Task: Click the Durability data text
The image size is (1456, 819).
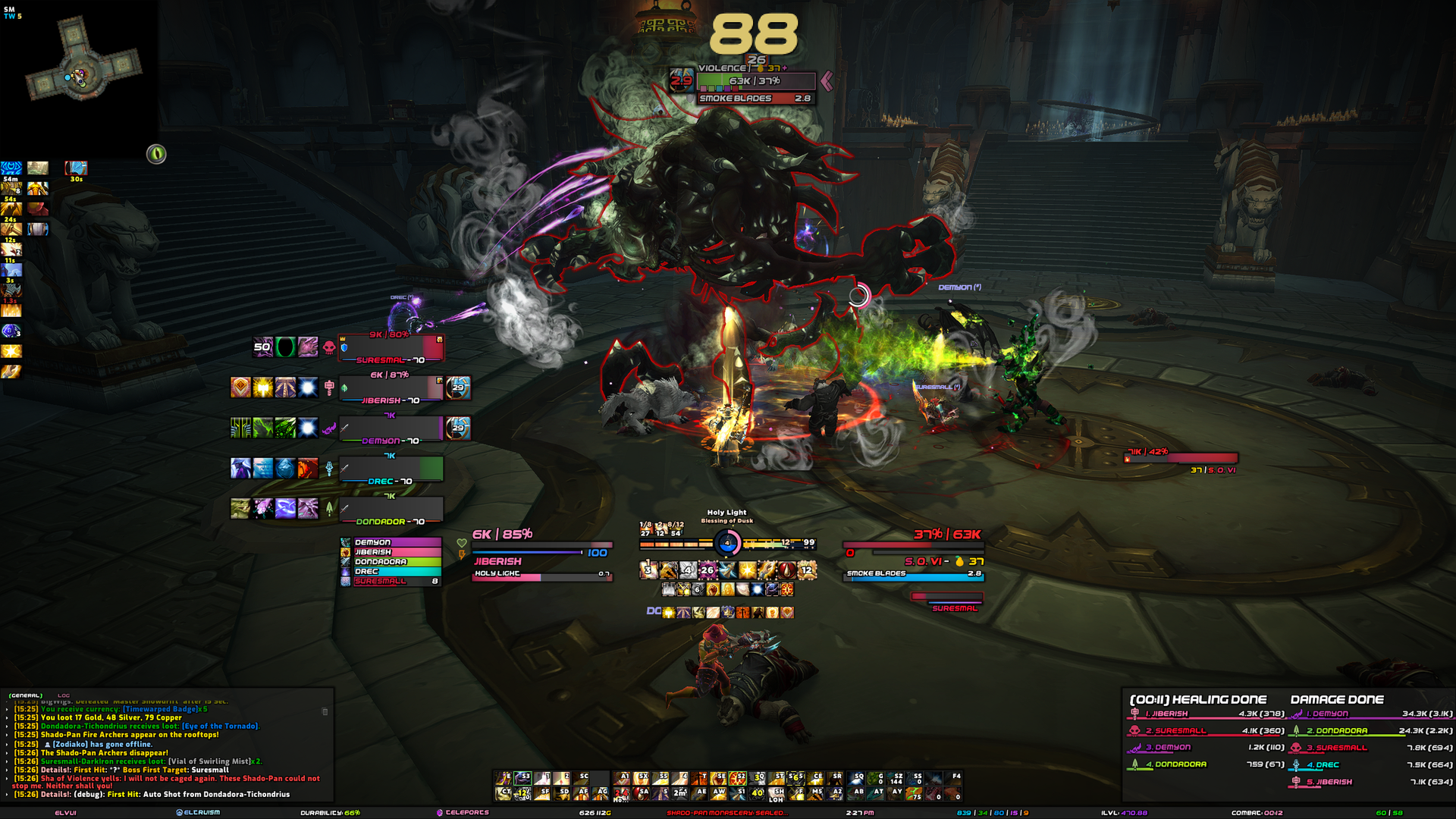Action: [x=330, y=813]
